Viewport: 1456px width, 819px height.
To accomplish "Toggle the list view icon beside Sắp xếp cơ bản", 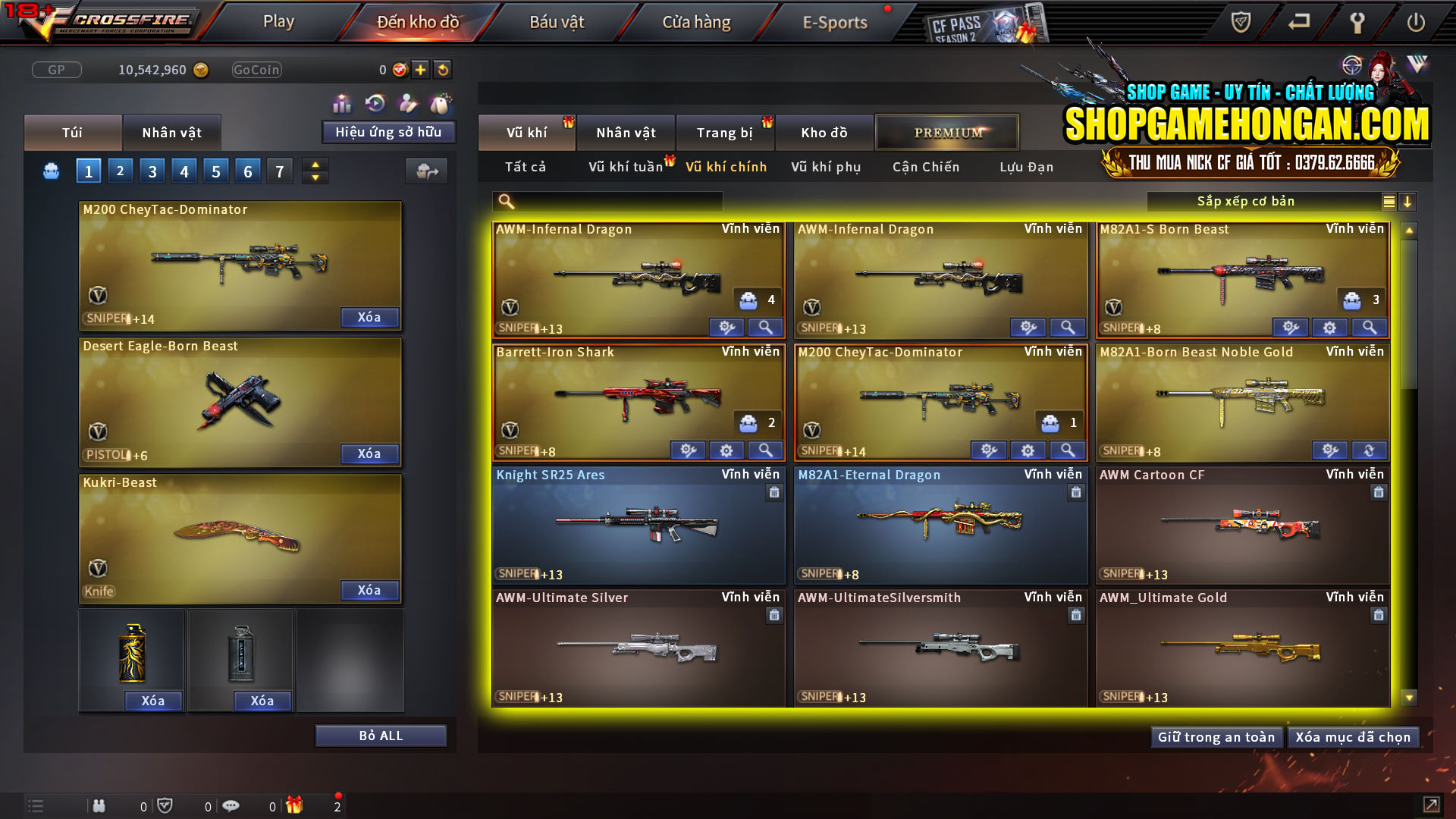I will click(1389, 201).
